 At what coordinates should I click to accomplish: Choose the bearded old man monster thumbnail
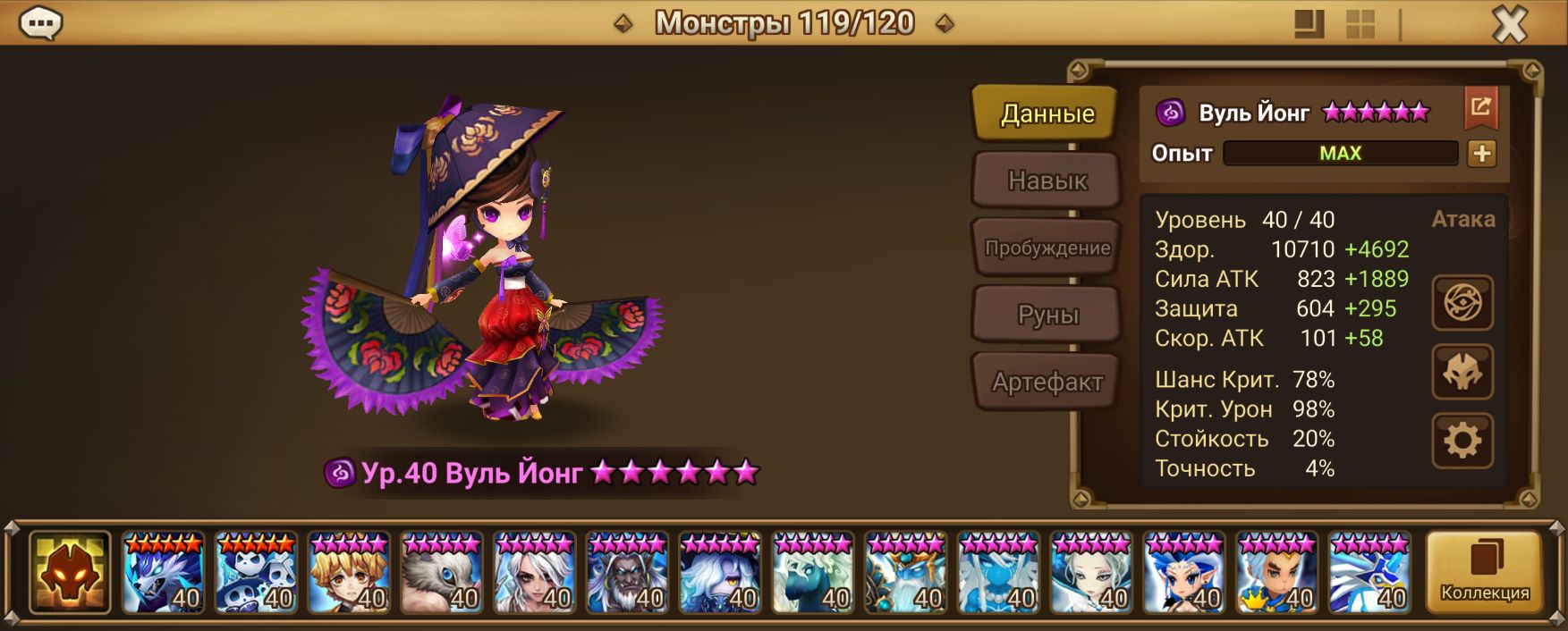click(x=627, y=573)
